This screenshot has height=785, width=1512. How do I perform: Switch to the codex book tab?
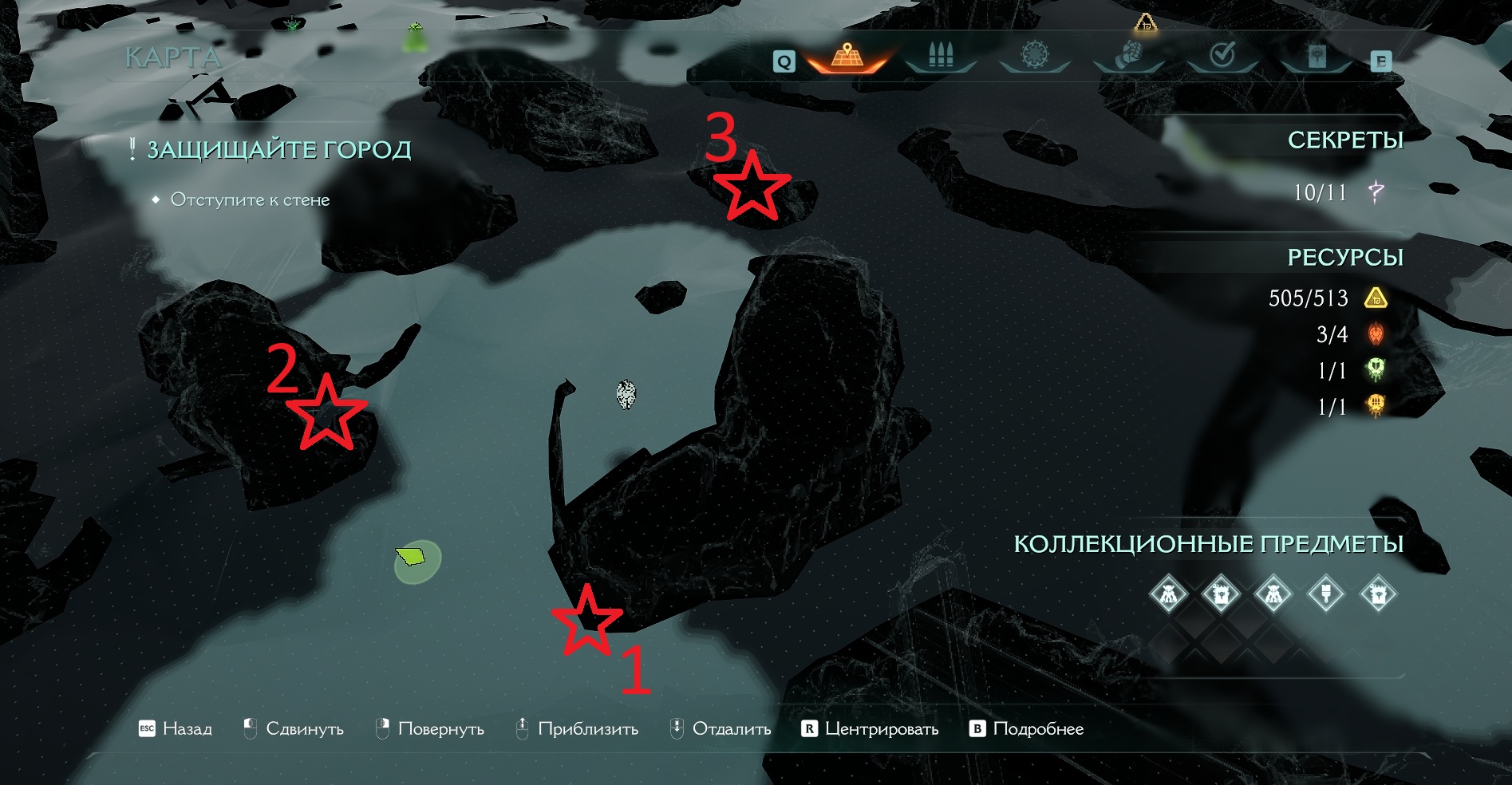pyautogui.click(x=1317, y=56)
